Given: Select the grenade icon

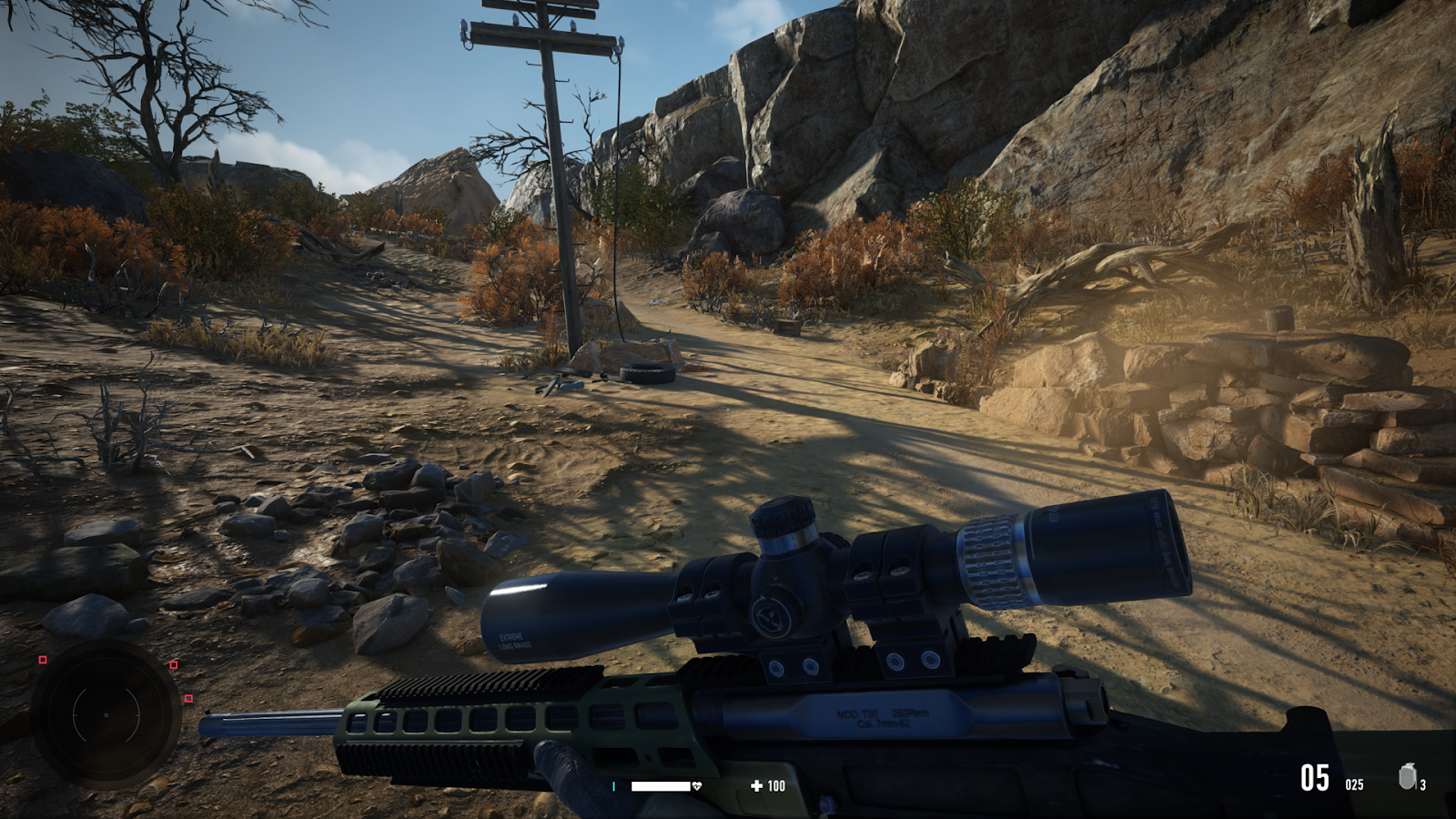Looking at the screenshot, I should point(1407,776).
